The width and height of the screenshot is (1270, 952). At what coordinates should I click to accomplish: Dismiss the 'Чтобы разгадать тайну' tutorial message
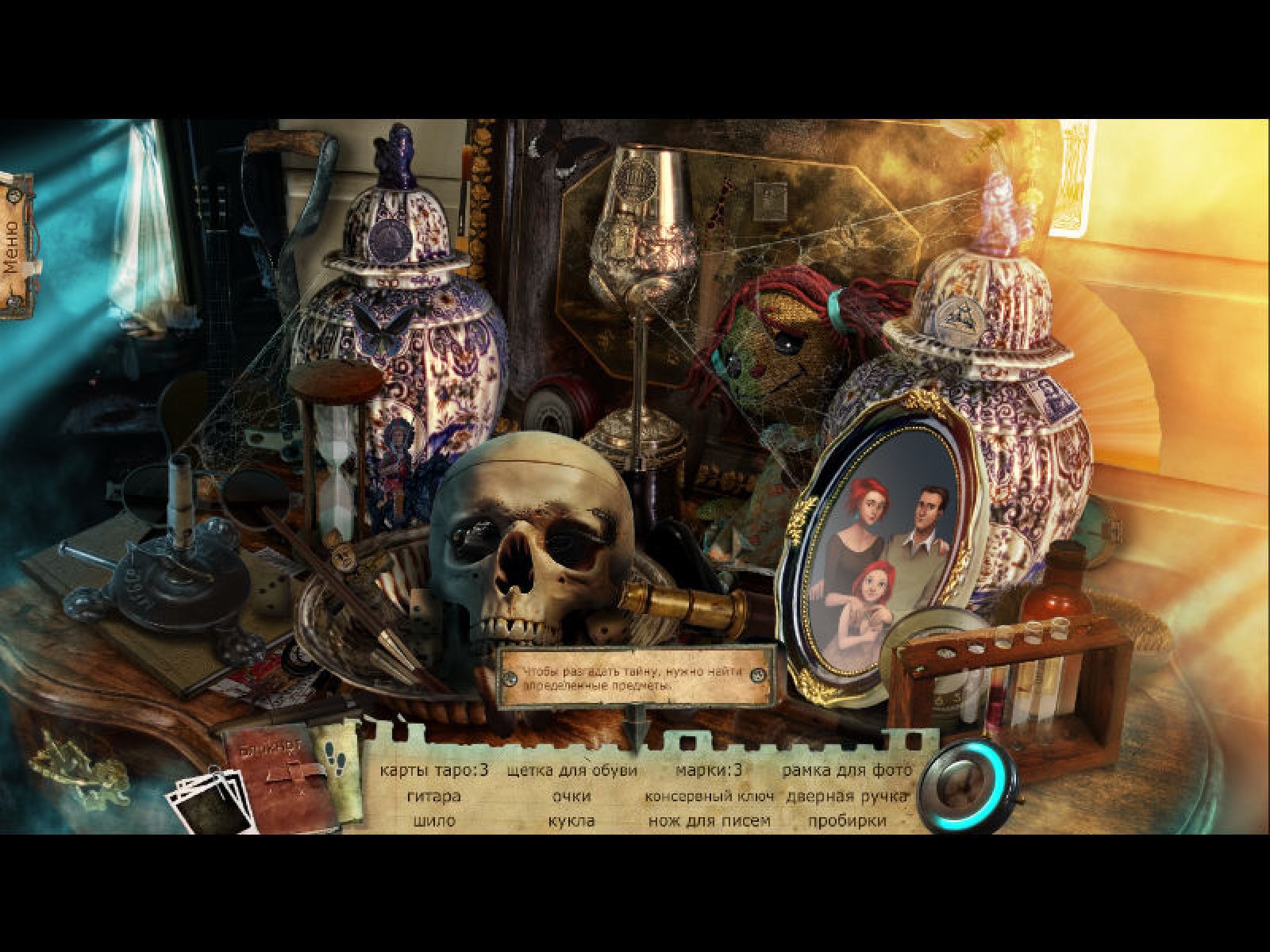point(637,676)
